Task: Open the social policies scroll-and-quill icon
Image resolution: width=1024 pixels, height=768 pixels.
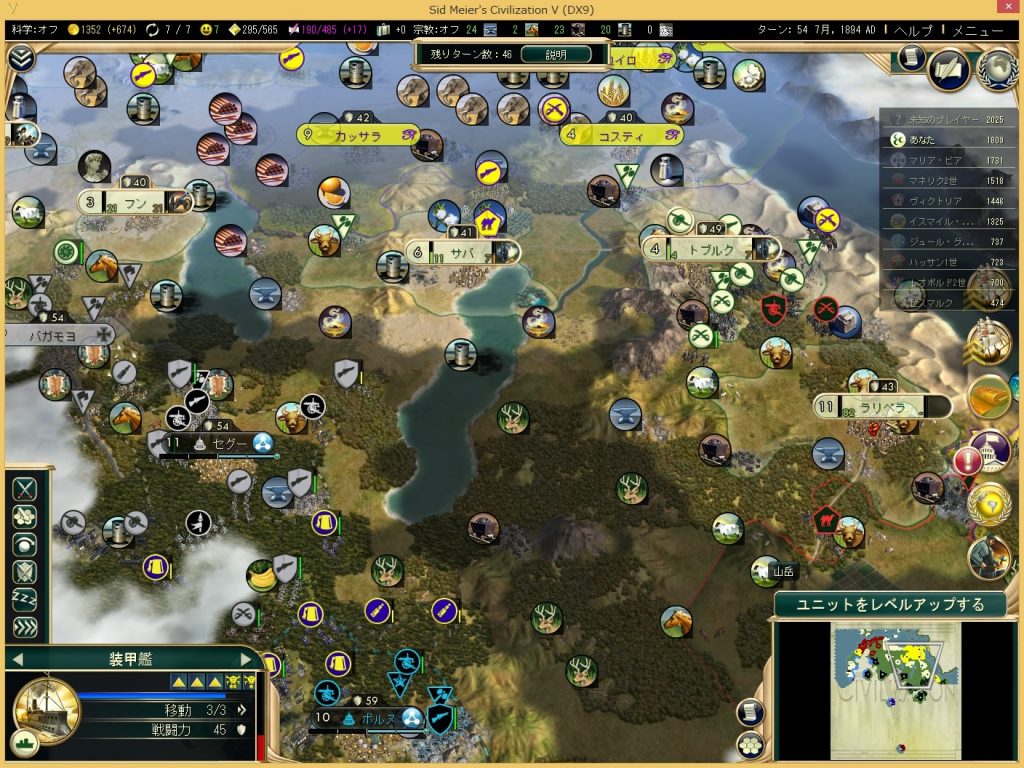Action: point(948,69)
